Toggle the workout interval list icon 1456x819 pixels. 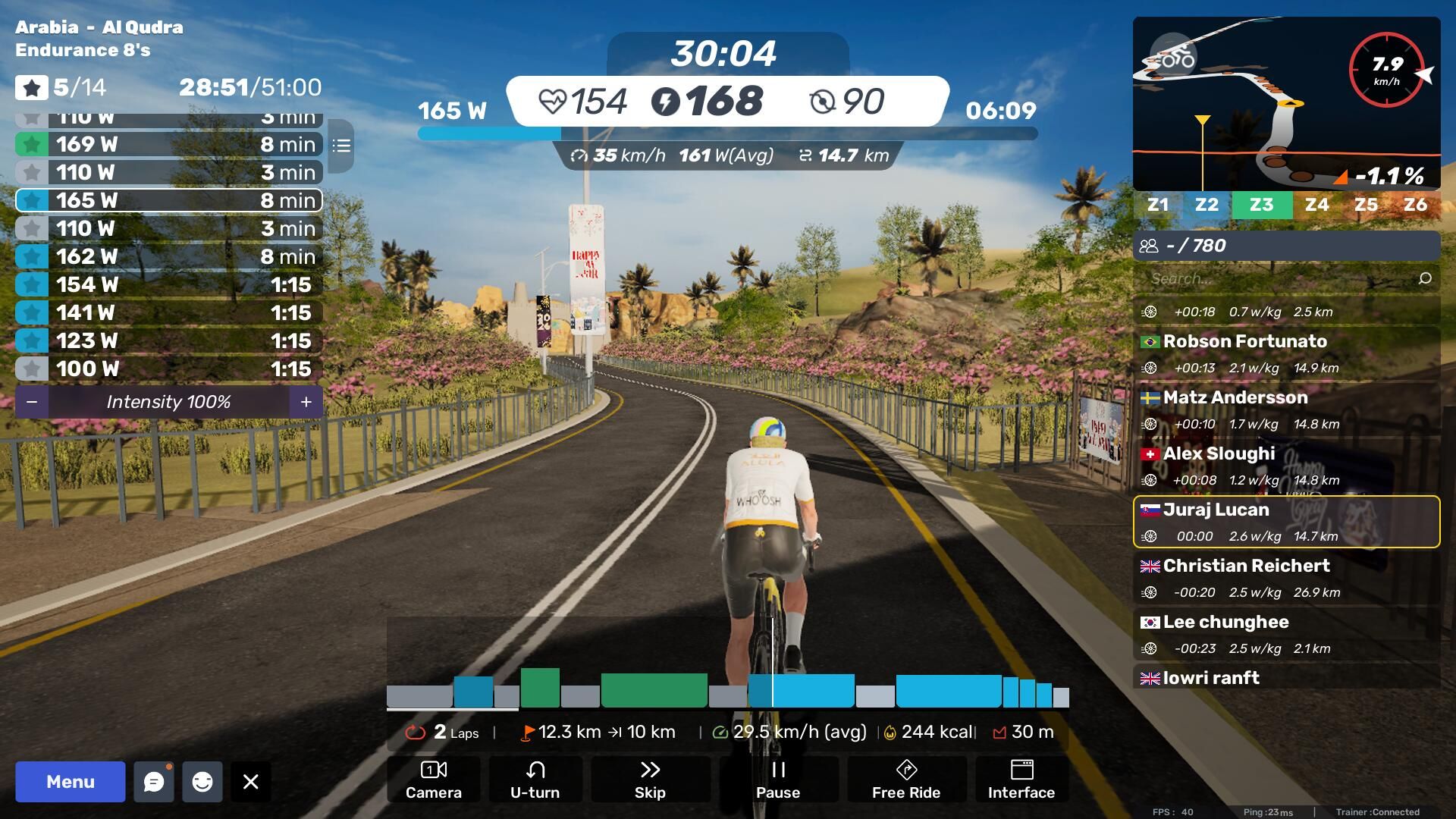341,146
